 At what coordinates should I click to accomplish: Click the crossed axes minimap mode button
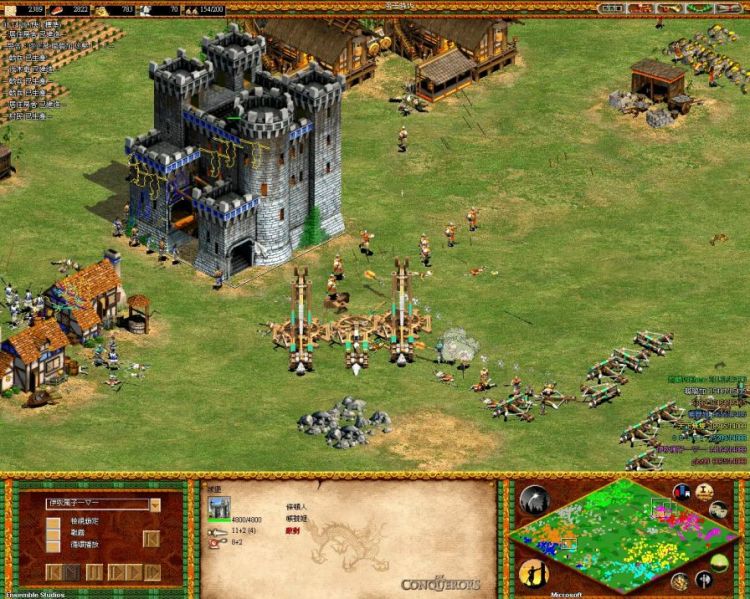(x=704, y=578)
